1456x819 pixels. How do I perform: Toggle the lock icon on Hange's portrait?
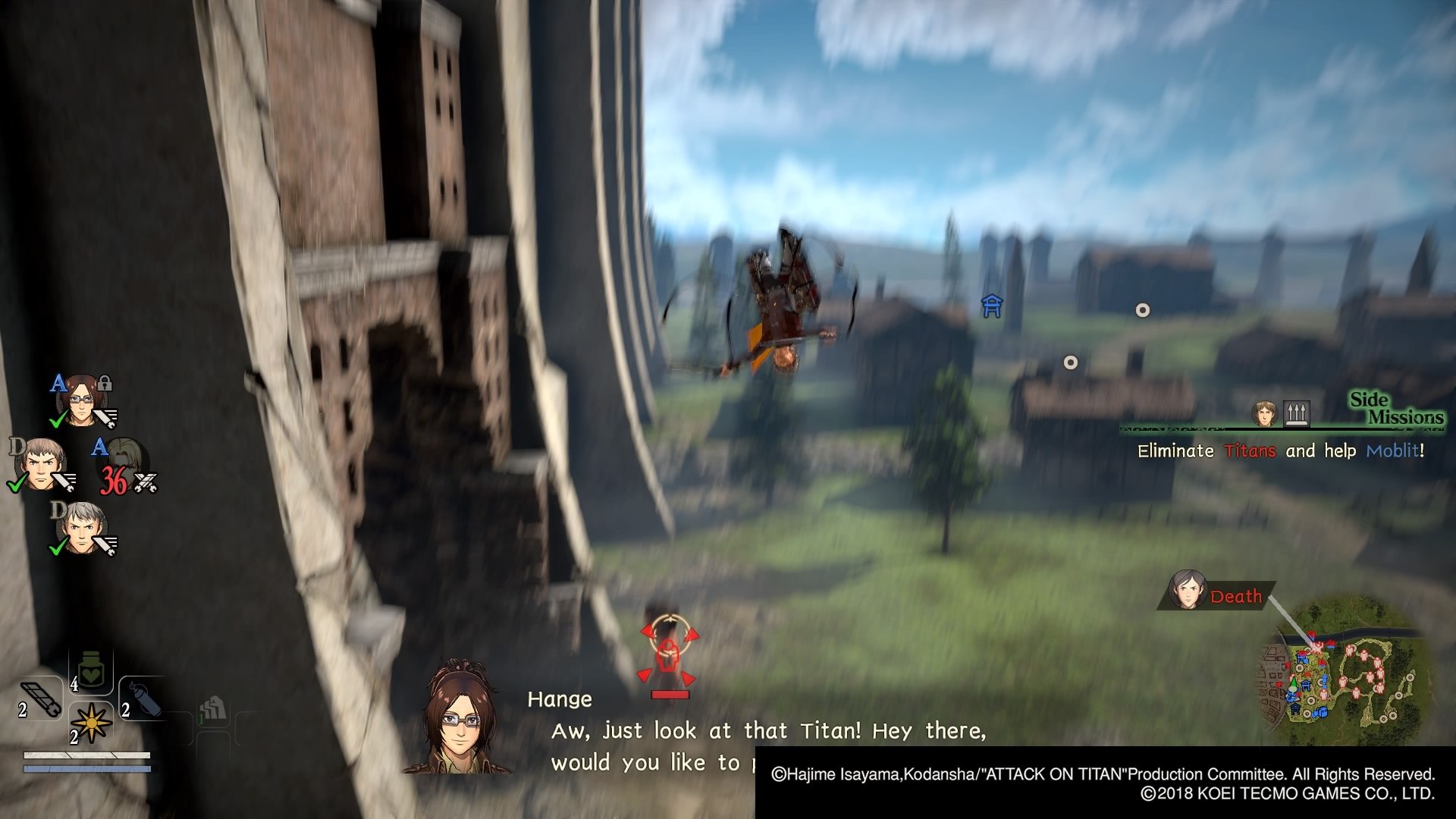click(105, 384)
